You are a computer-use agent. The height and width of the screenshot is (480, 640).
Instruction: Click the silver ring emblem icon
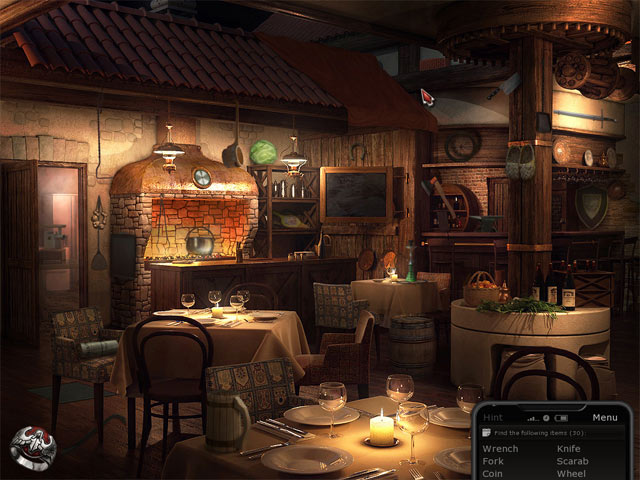[32, 447]
